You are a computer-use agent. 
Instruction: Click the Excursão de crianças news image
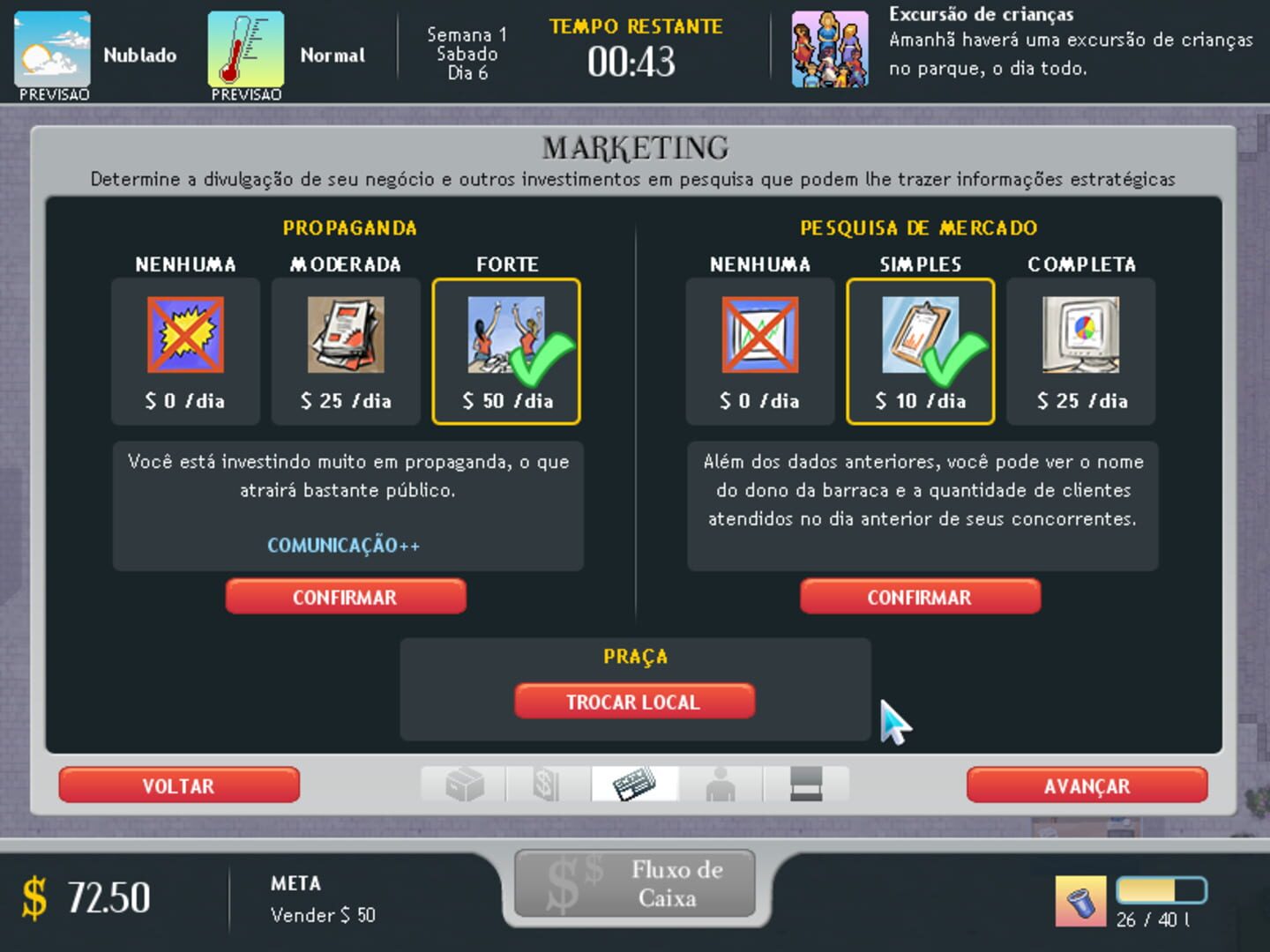[x=830, y=48]
